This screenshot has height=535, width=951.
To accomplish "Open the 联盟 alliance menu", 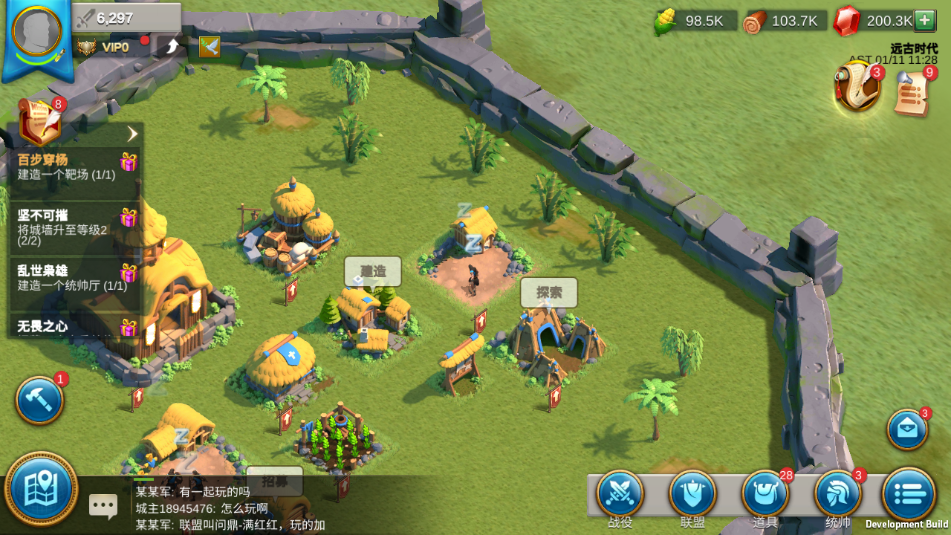I will [693, 494].
